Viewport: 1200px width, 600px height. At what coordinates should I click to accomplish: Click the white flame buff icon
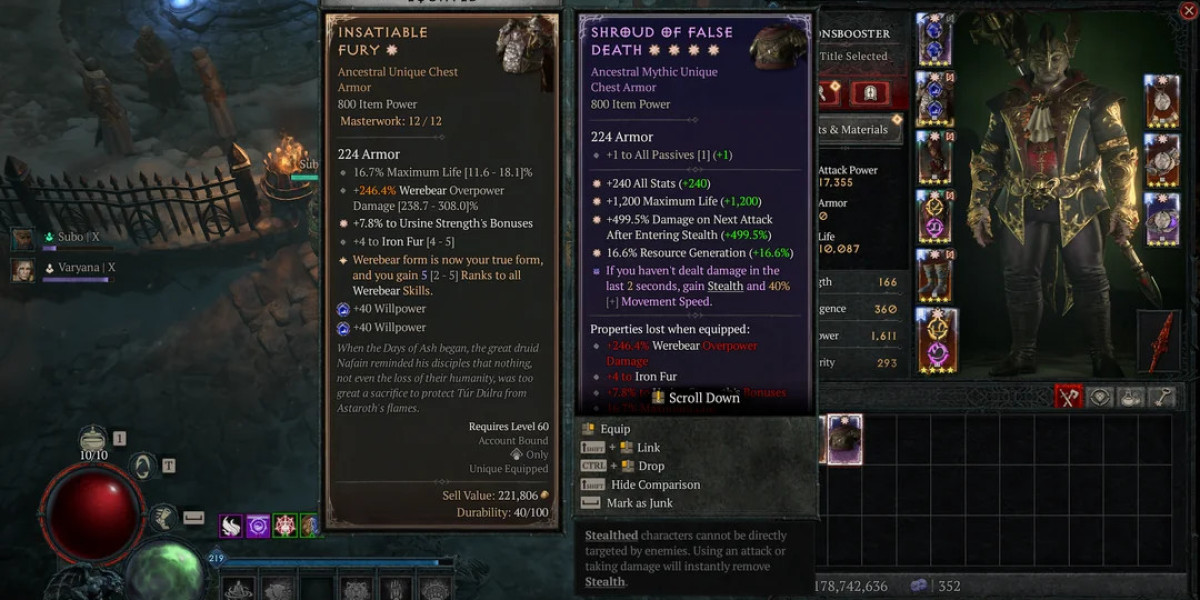point(232,525)
